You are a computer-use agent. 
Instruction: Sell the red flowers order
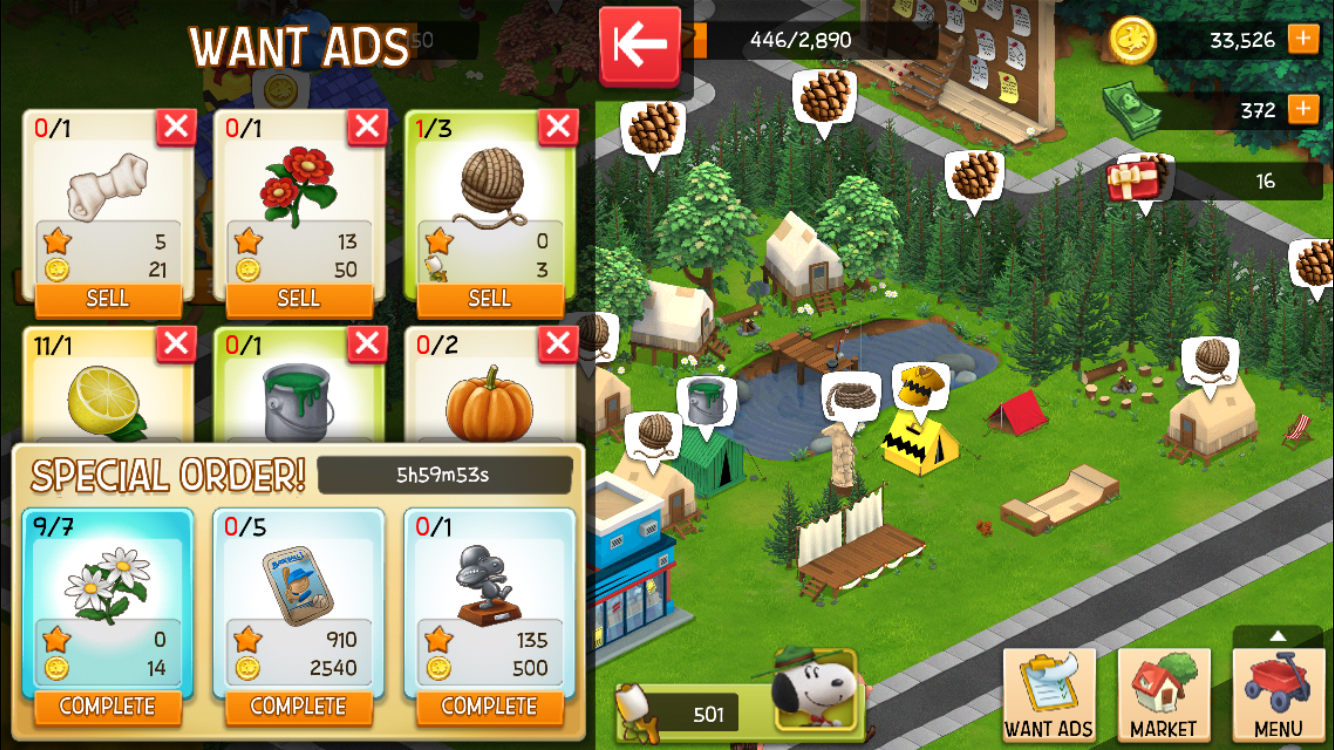299,298
